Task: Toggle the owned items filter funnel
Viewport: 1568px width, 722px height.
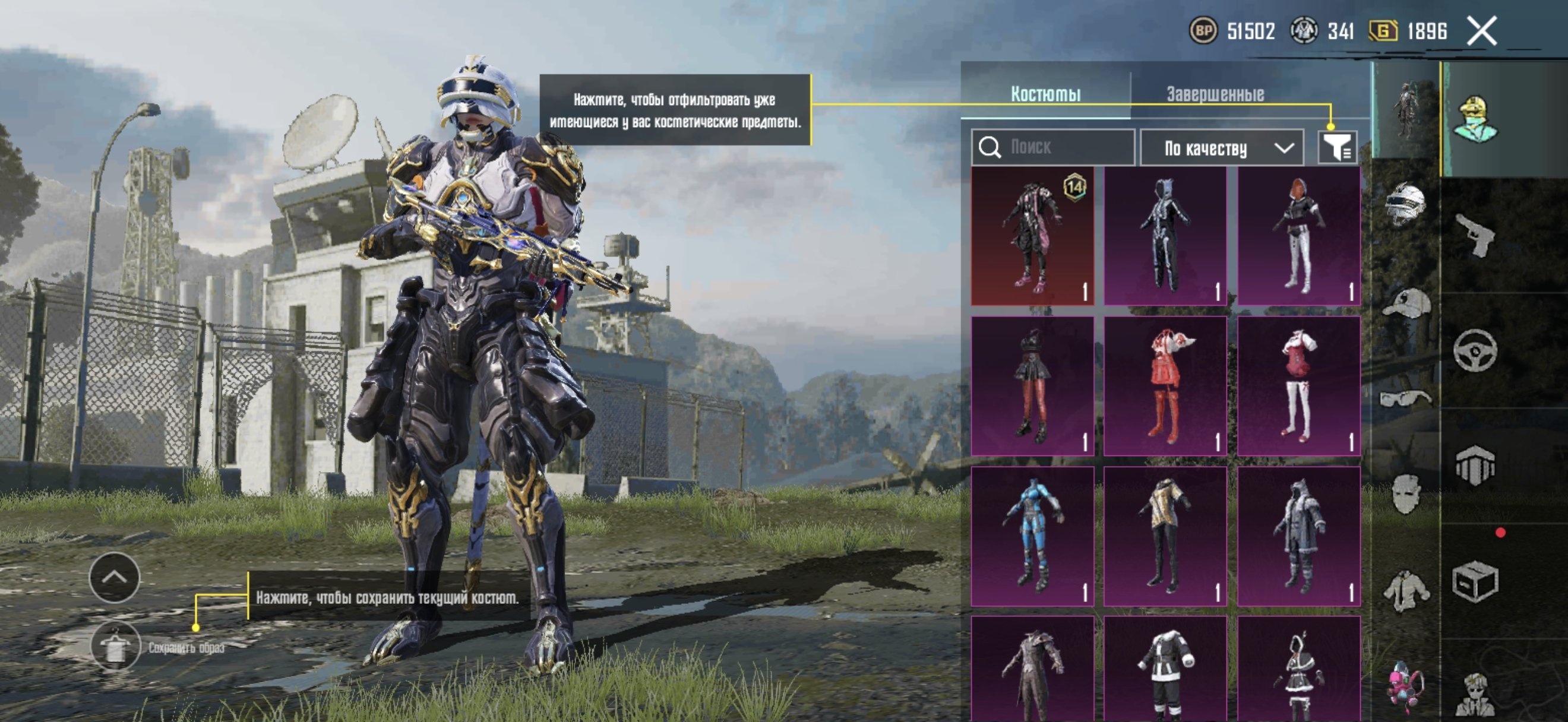Action: point(1337,147)
